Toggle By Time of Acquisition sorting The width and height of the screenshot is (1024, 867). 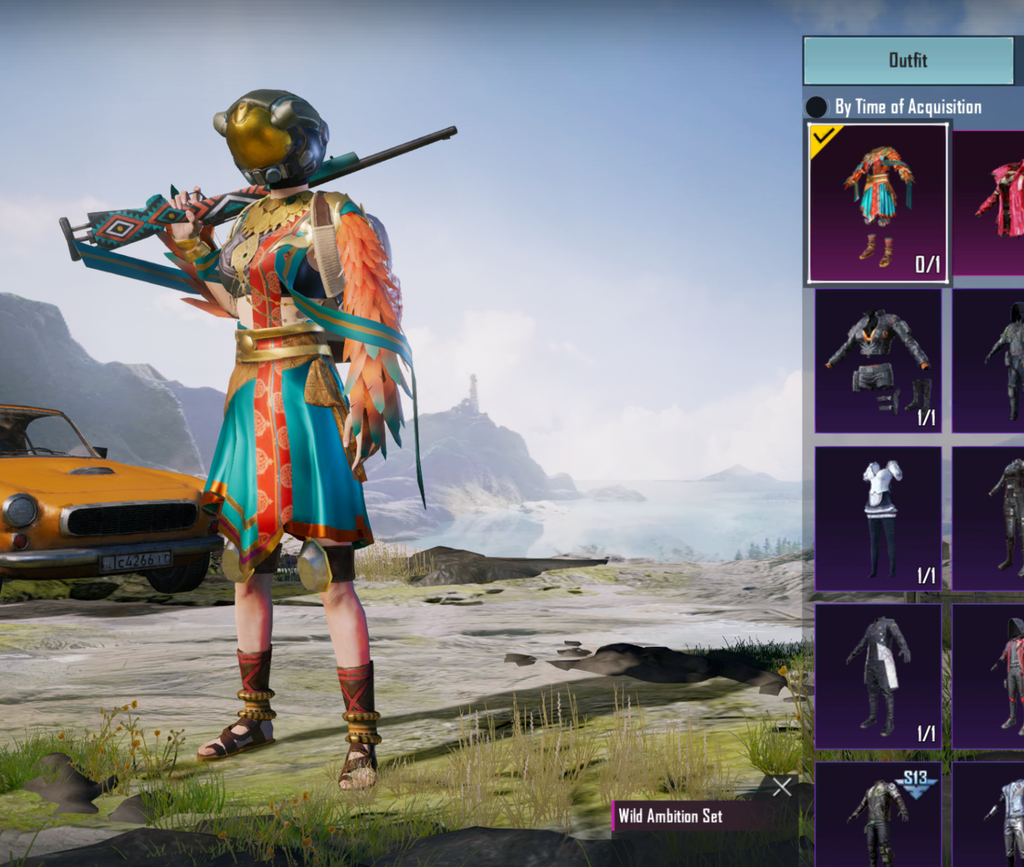pos(817,107)
